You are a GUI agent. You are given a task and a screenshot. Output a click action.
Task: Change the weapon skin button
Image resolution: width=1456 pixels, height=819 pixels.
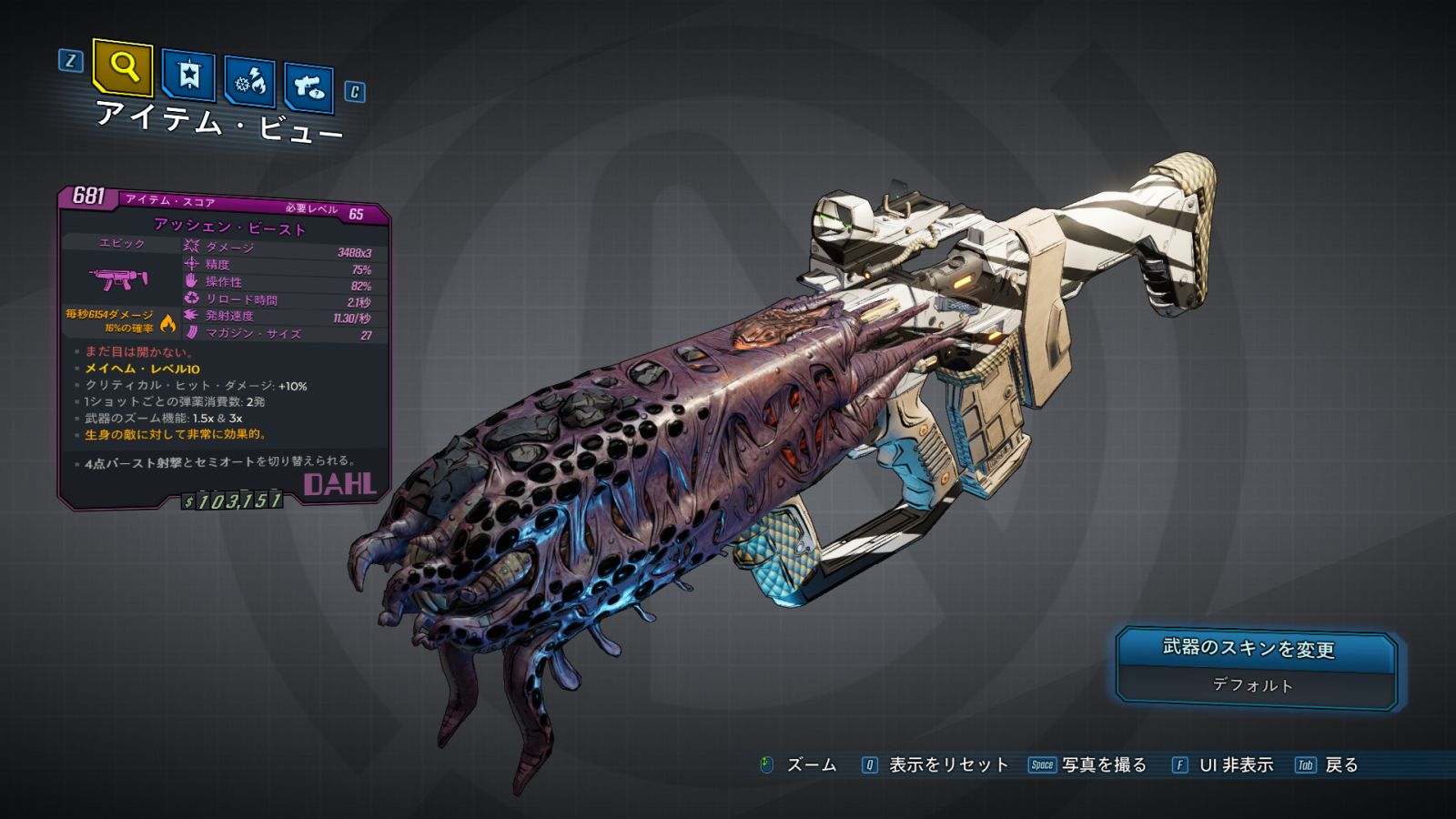pos(1255,649)
